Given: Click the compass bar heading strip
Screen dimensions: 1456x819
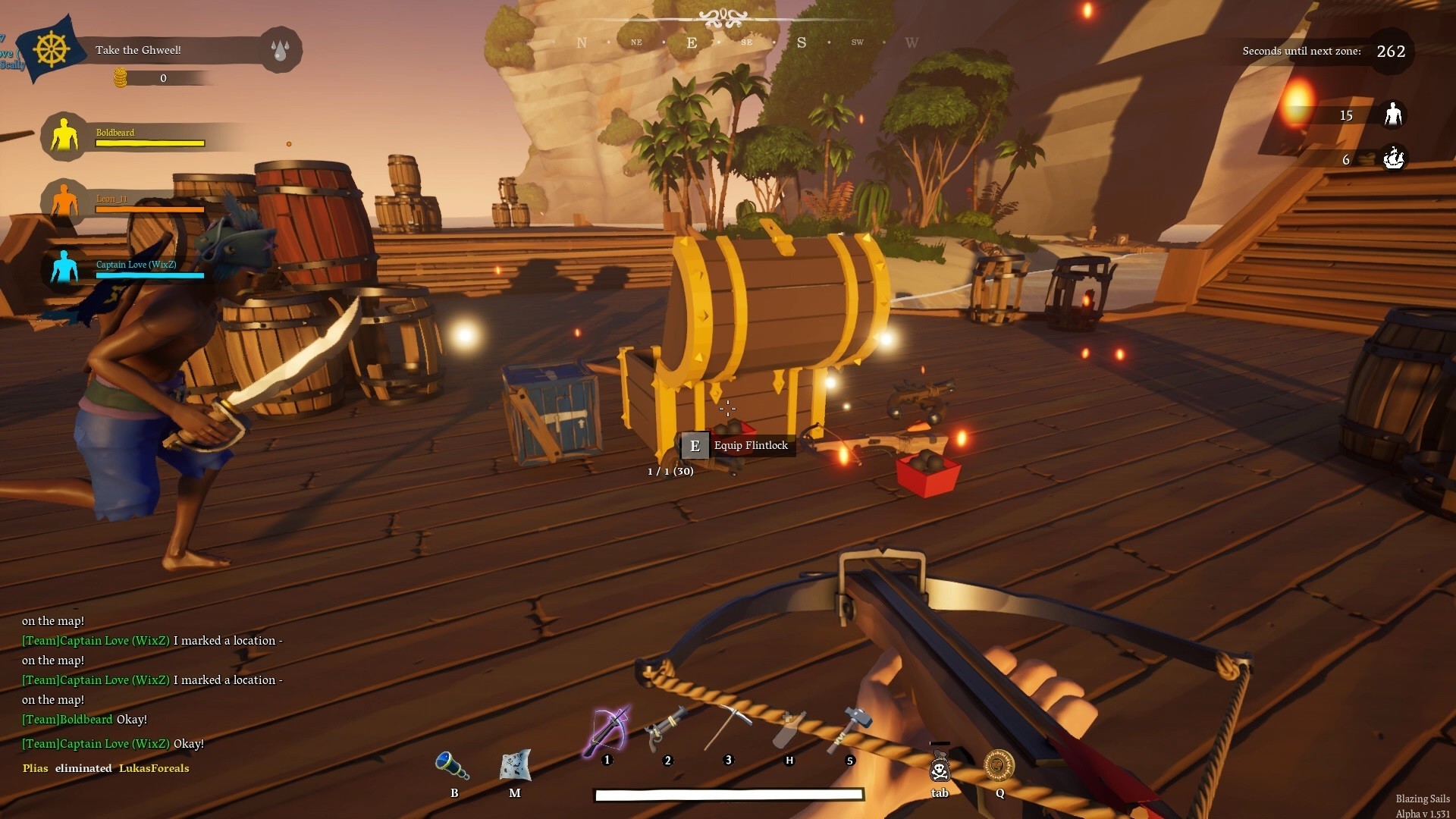Looking at the screenshot, I should point(747,42).
